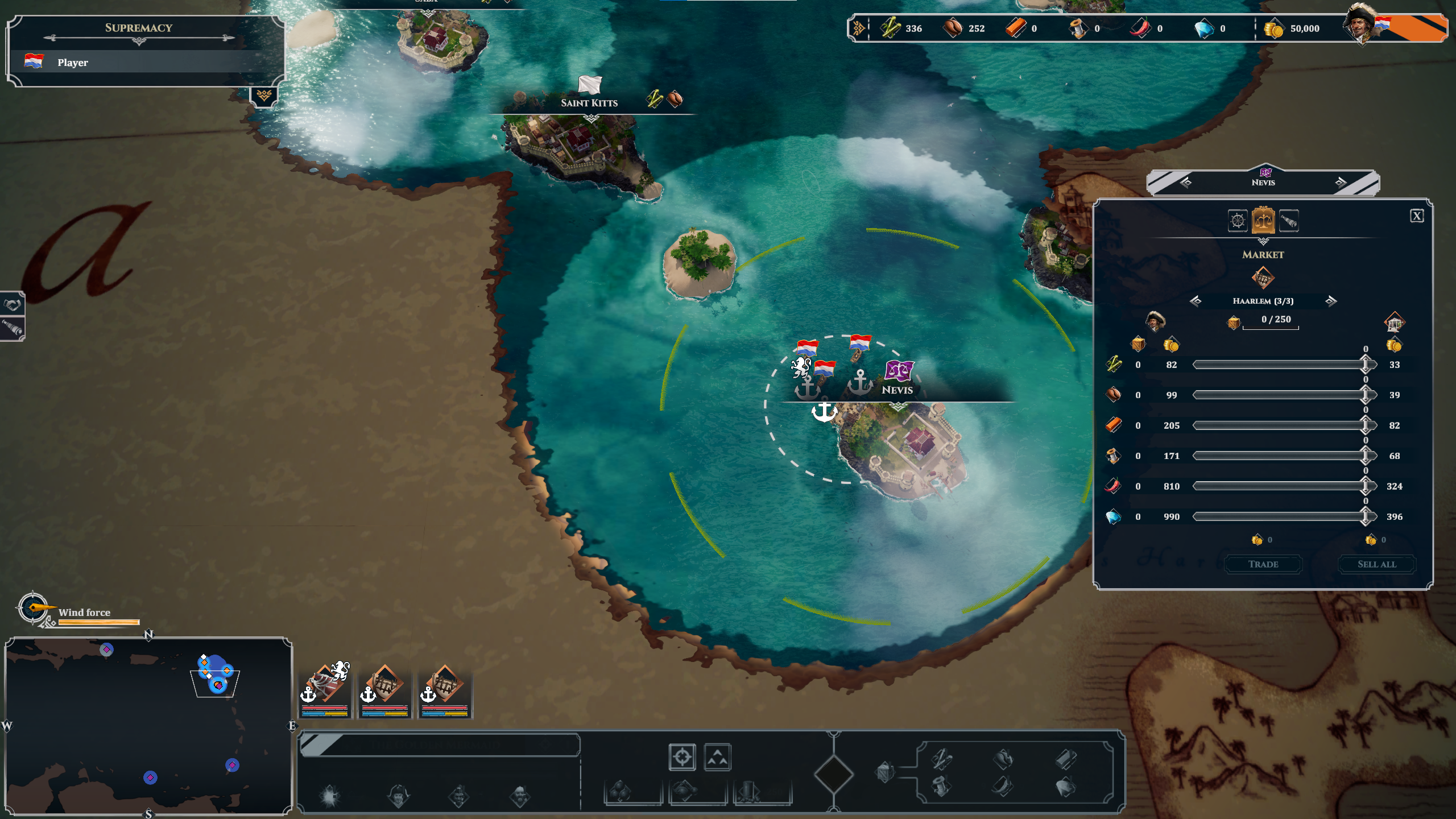The height and width of the screenshot is (819, 1456).
Task: Open the Market scales tab
Action: 1263,221
